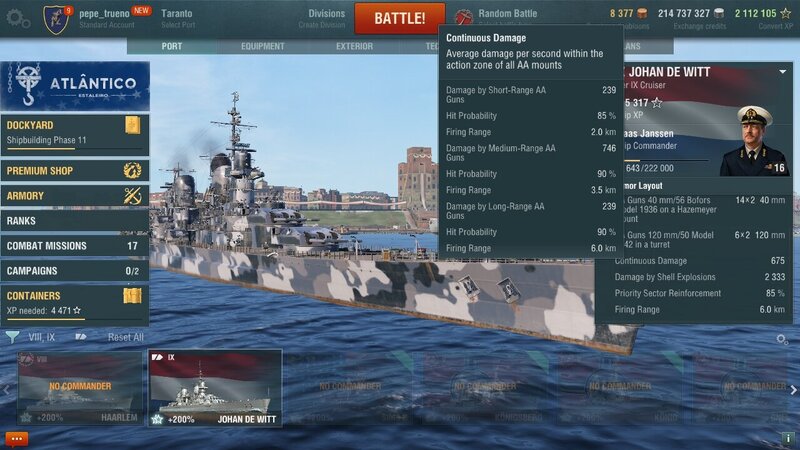Open the Dockyard shipbuilding panel
The width and height of the screenshot is (800, 450).
75,132
